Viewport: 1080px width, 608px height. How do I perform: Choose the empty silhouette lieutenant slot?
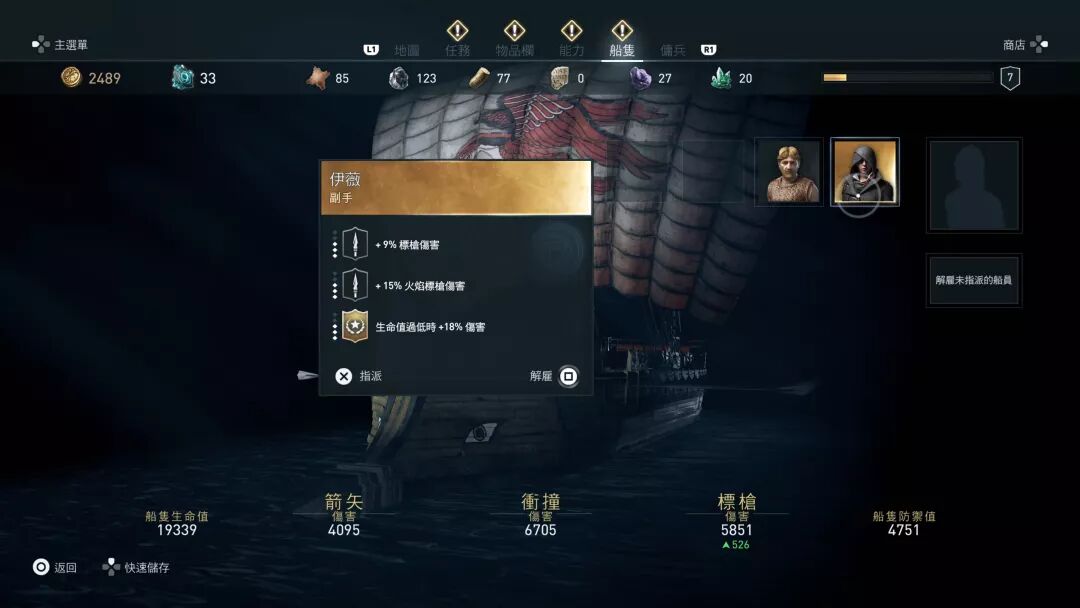[x=974, y=185]
